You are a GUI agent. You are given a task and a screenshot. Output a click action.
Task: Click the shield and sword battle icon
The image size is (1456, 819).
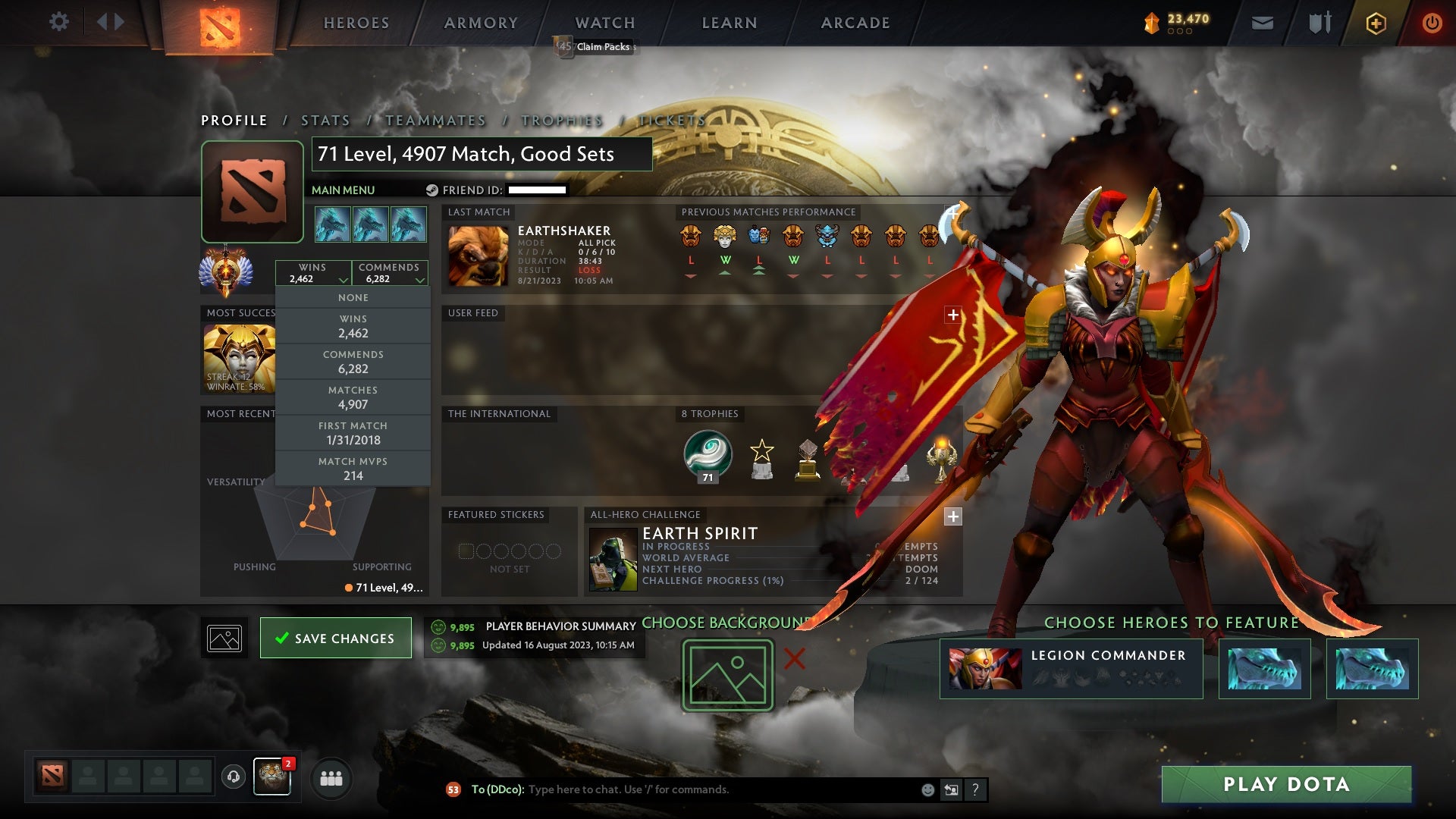[x=1319, y=23]
